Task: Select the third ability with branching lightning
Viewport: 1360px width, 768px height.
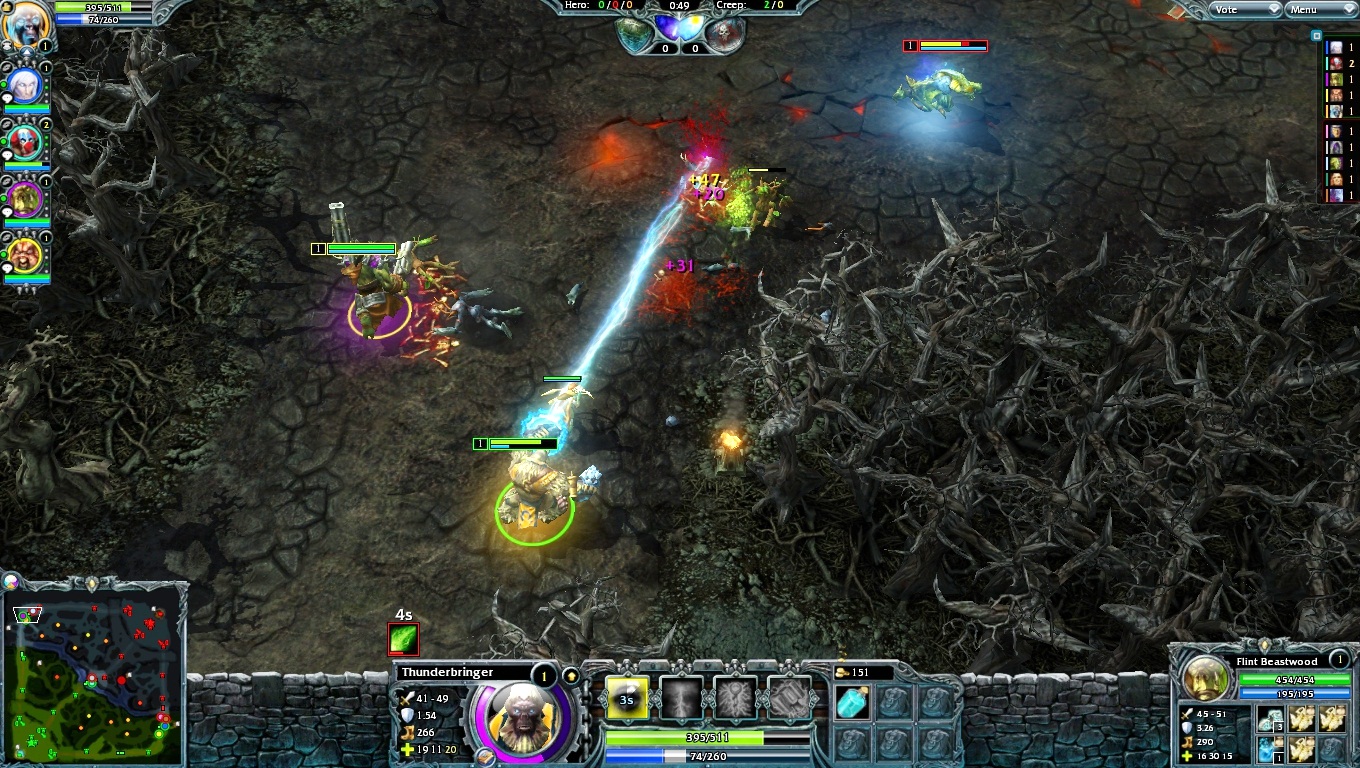Action: click(x=735, y=699)
